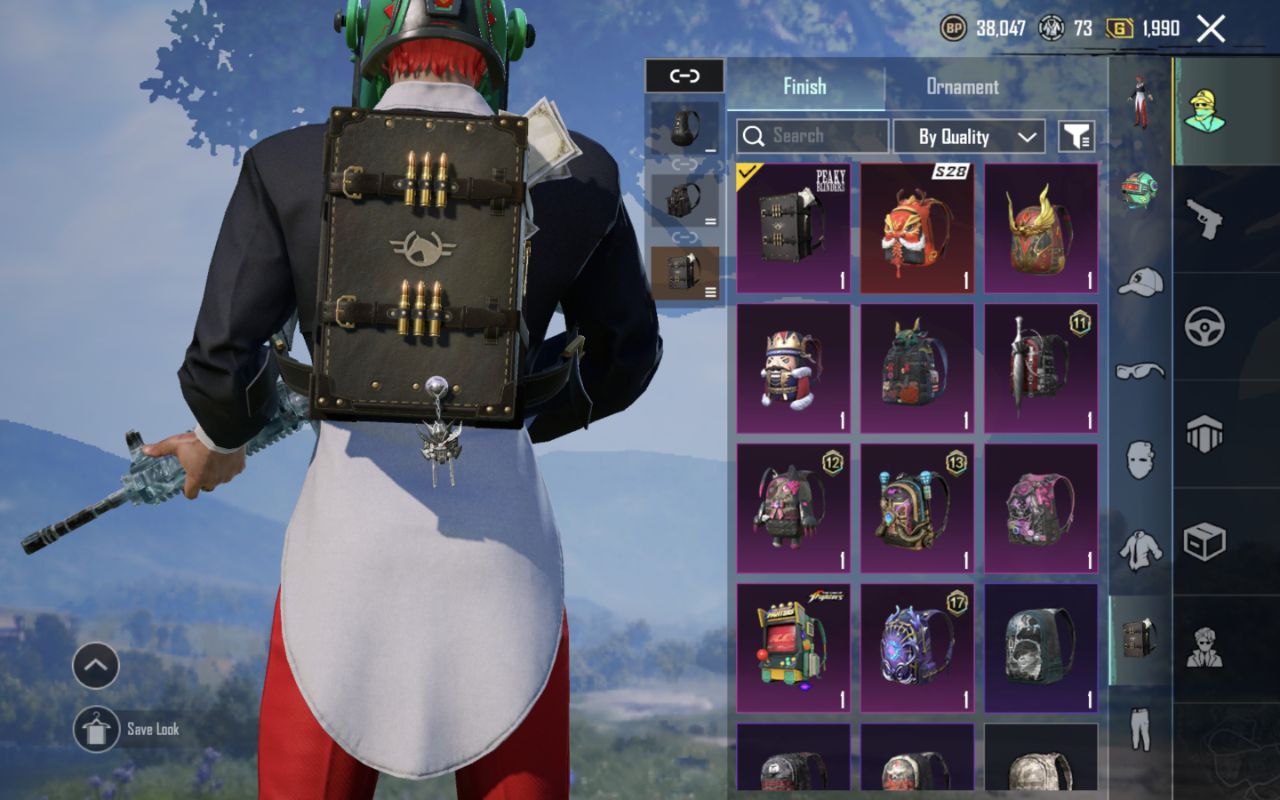Screen dimensions: 1280x800
Task: Open the pistol weapons category
Action: coord(1204,218)
